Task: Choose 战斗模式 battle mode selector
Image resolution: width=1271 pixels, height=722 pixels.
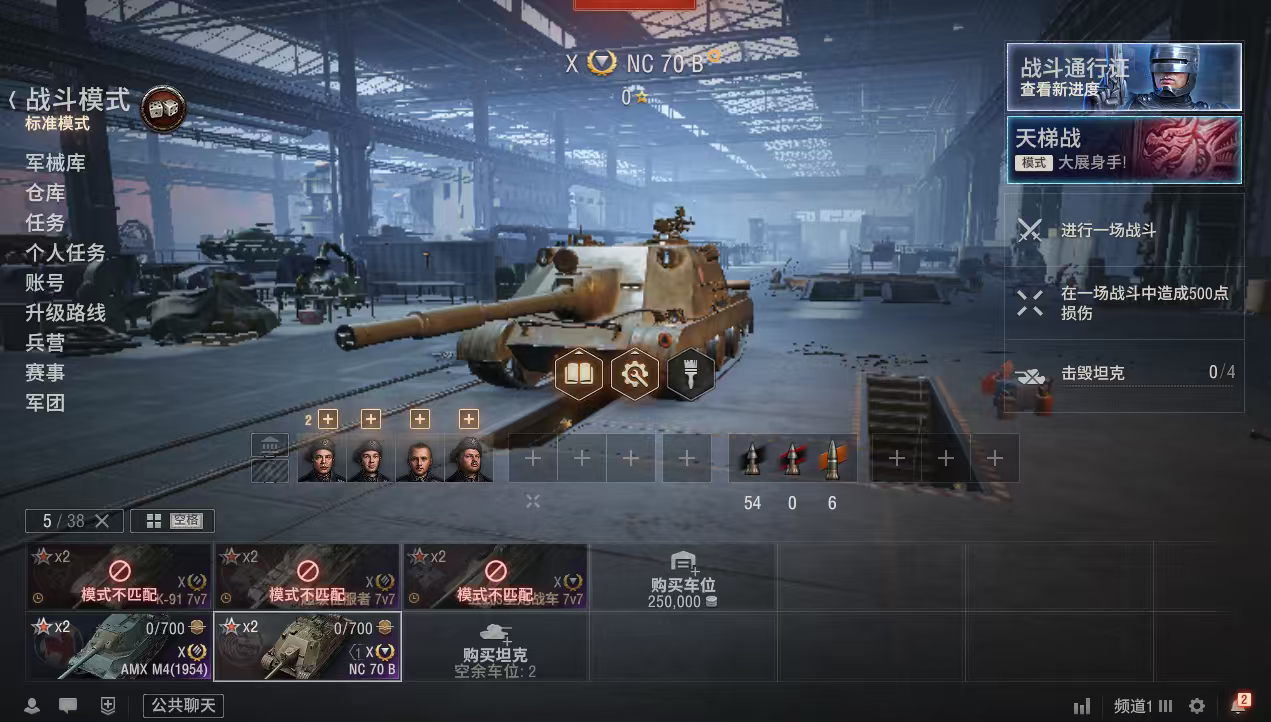Action: (78, 101)
